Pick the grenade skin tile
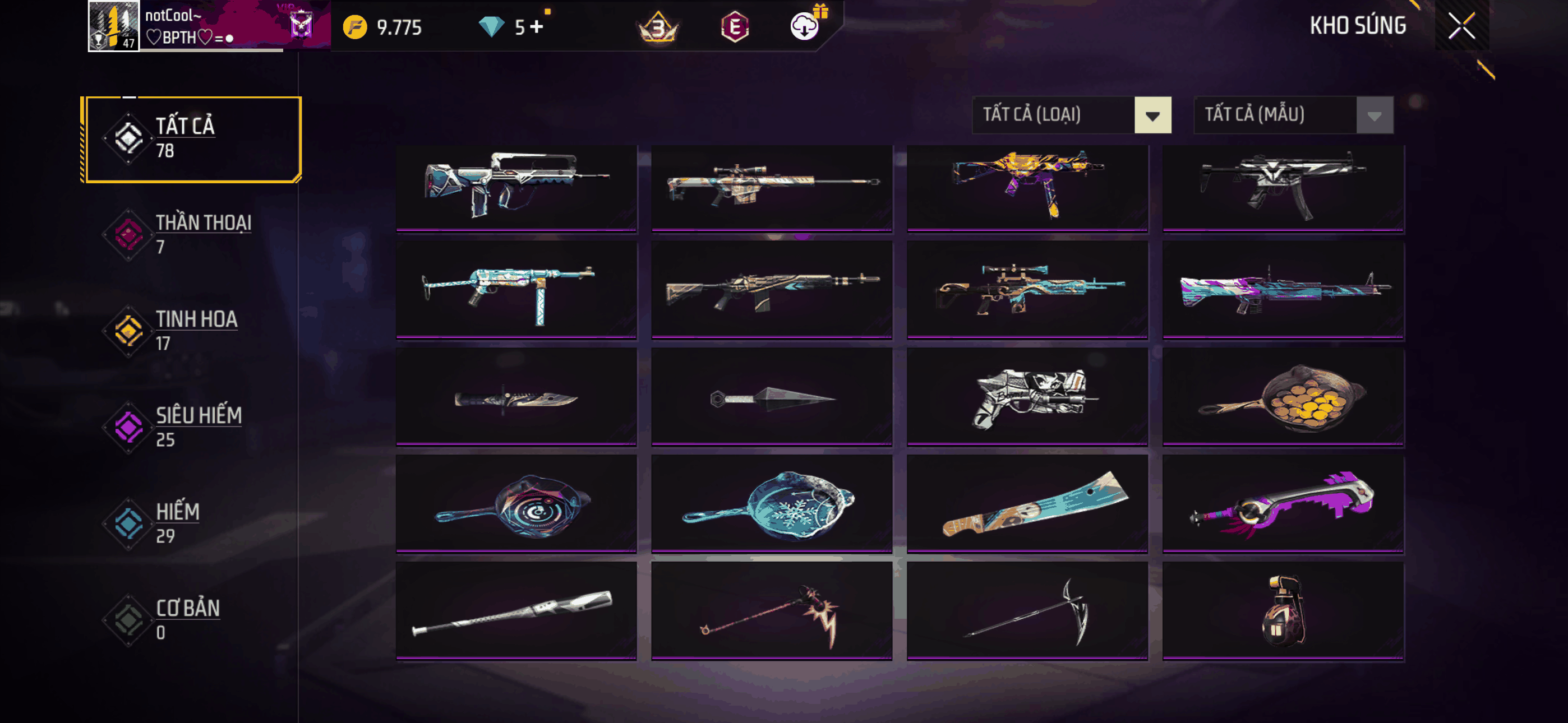Image resolution: width=1568 pixels, height=723 pixels. 1283,611
